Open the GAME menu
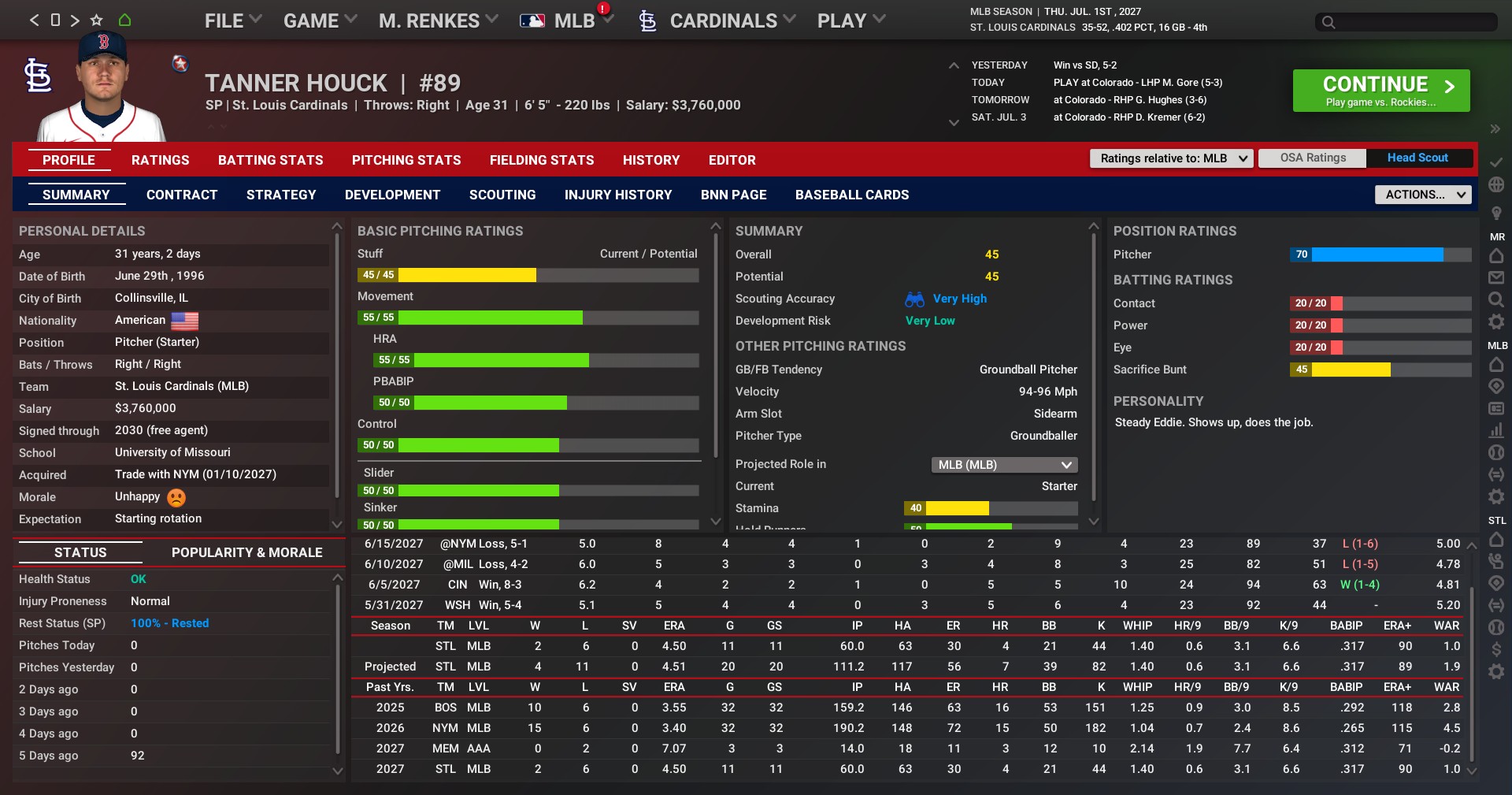Viewport: 1512px width, 795px height. 319,21
